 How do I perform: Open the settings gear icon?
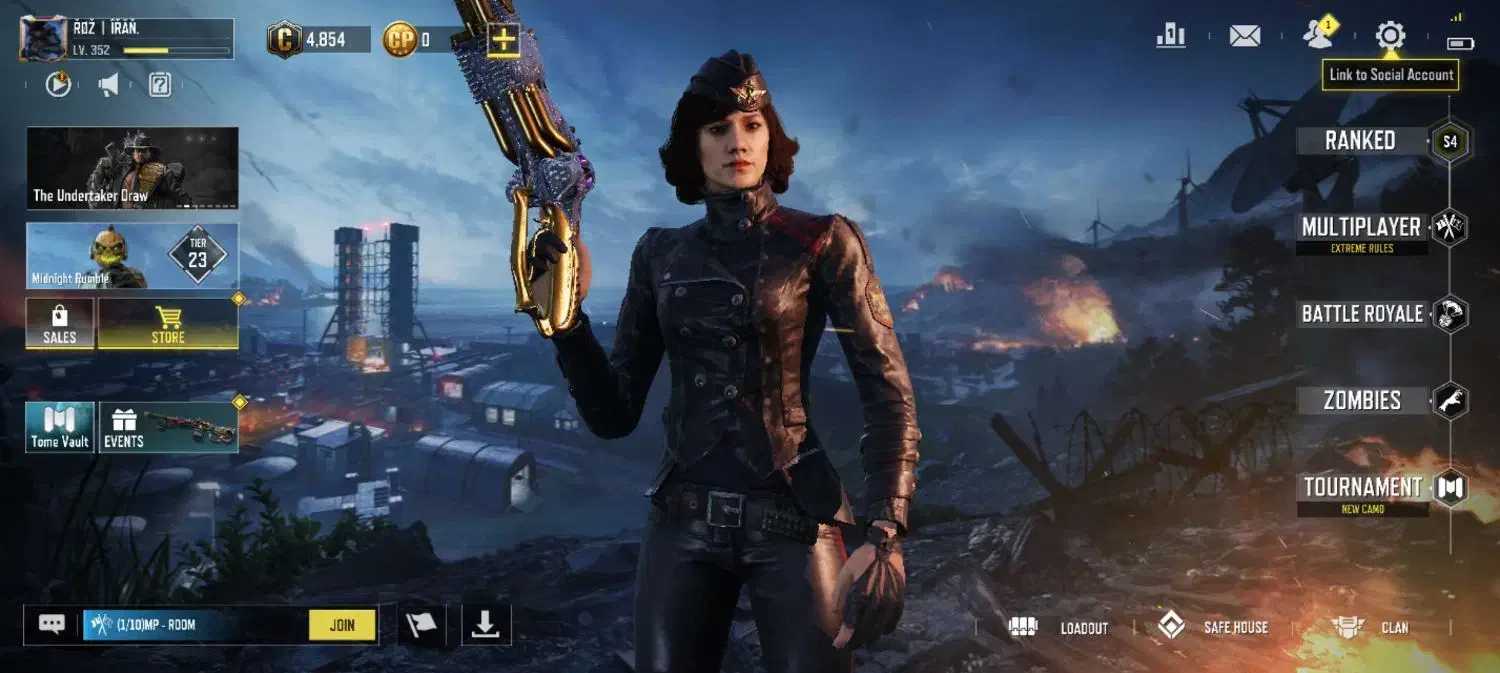(1390, 37)
